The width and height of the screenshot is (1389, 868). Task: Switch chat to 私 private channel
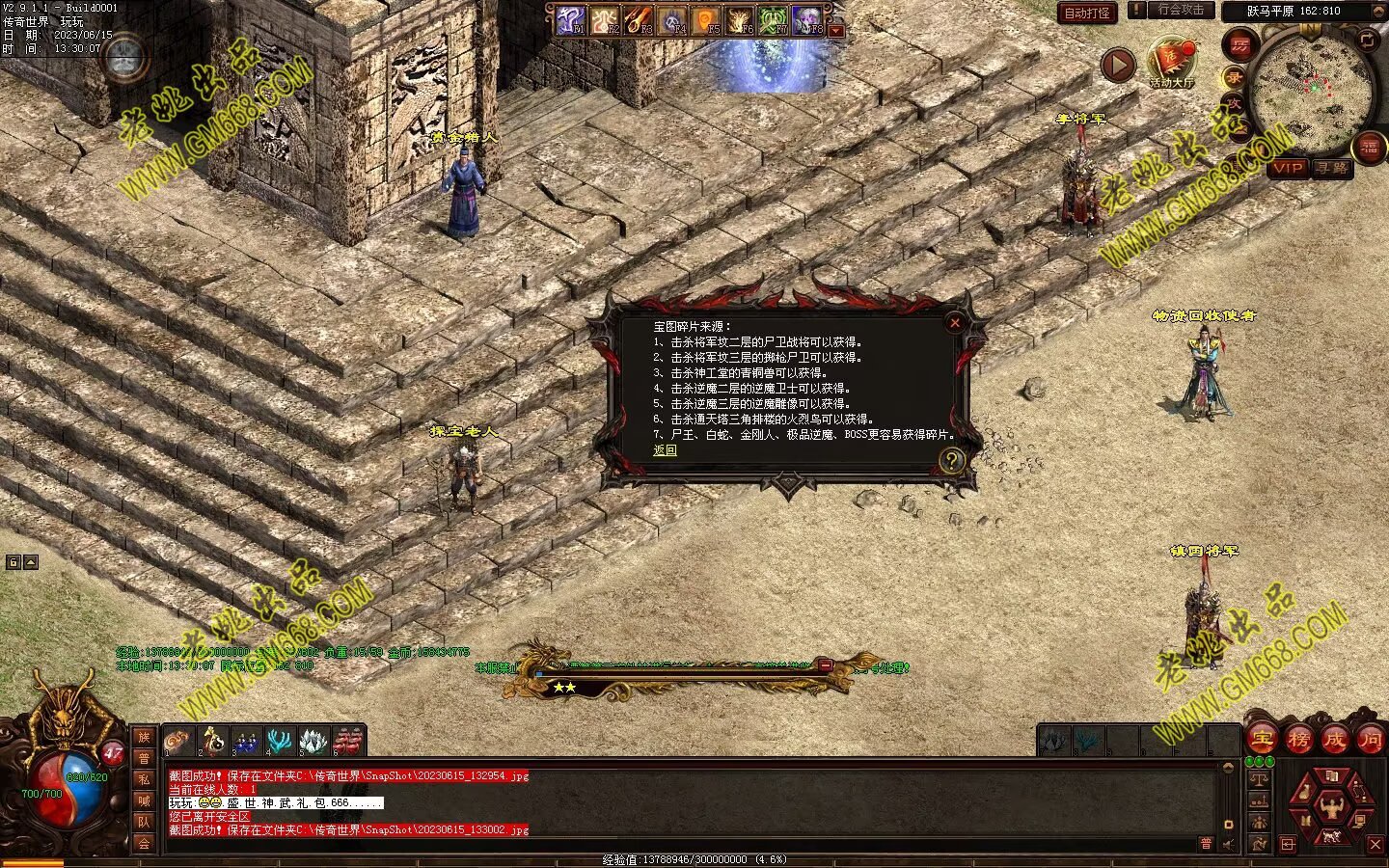(x=144, y=779)
